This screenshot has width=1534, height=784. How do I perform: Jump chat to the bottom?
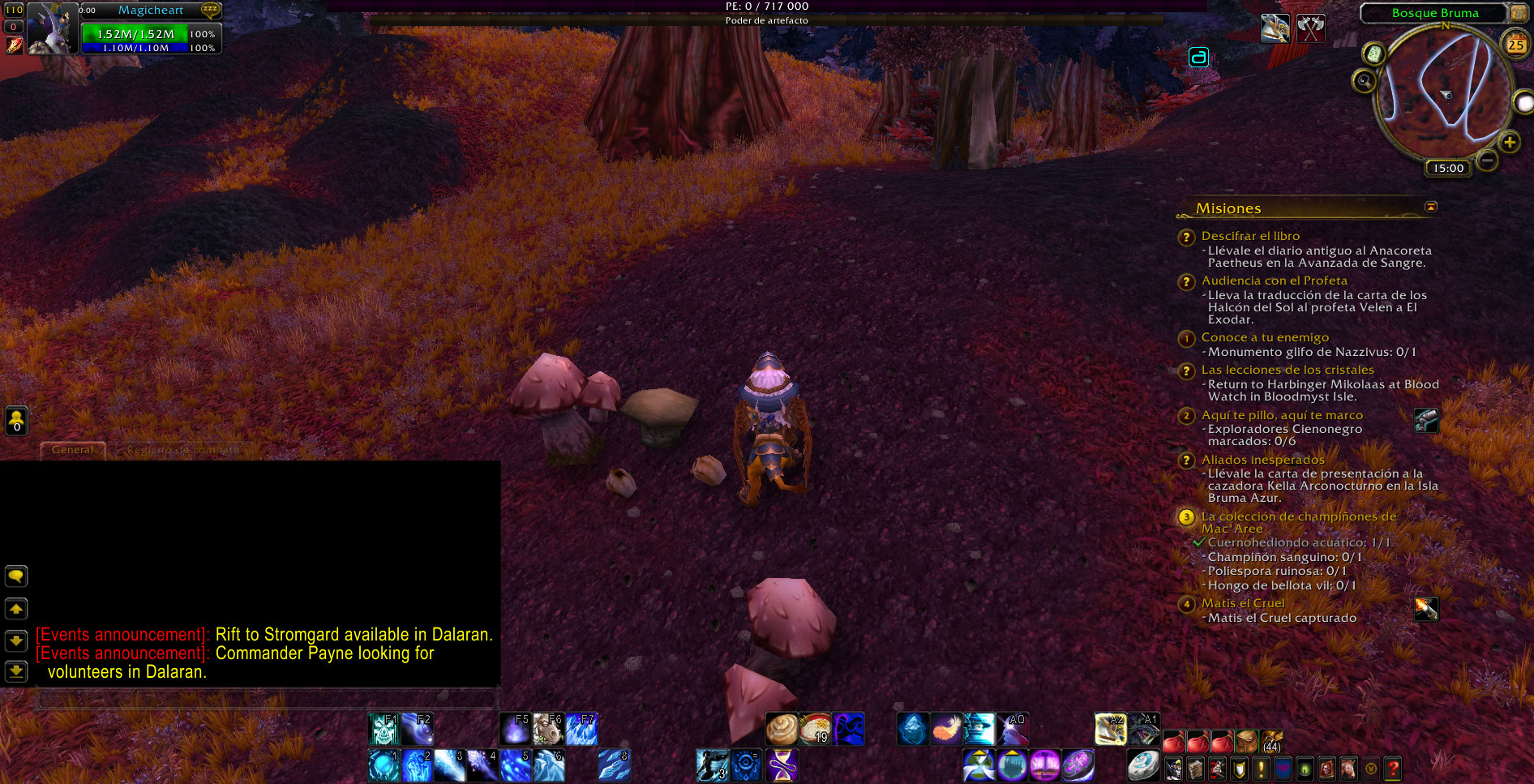(x=16, y=671)
